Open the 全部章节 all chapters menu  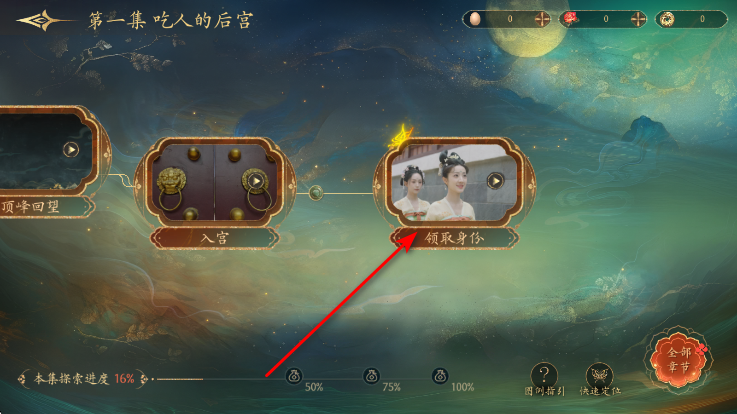pos(679,358)
